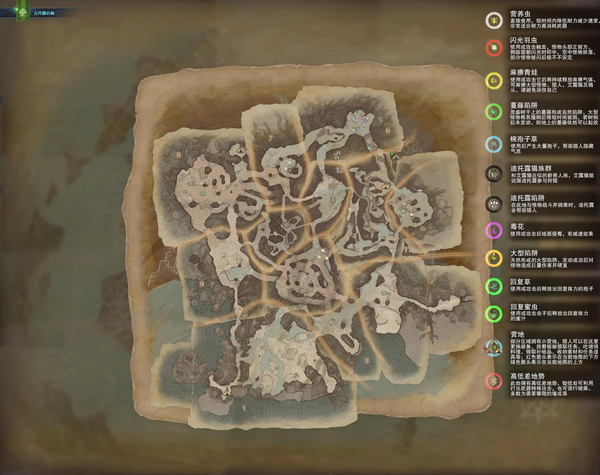Click the 营地 camp legend icon
The image size is (600, 475).
[492, 347]
